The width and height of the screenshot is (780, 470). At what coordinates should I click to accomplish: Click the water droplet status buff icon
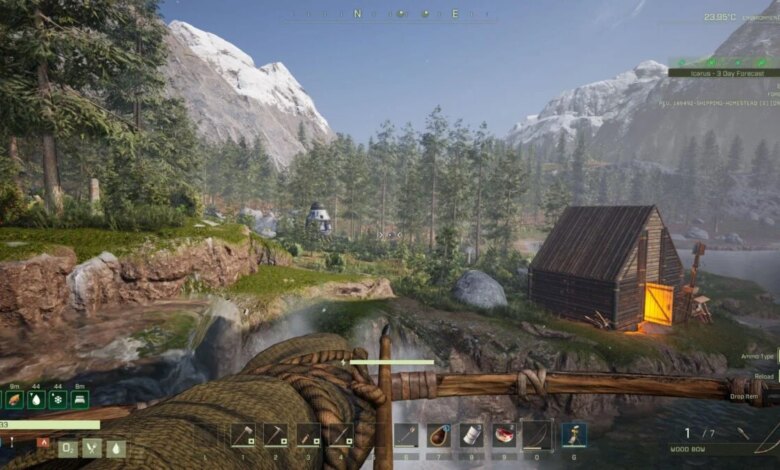[x=36, y=399]
